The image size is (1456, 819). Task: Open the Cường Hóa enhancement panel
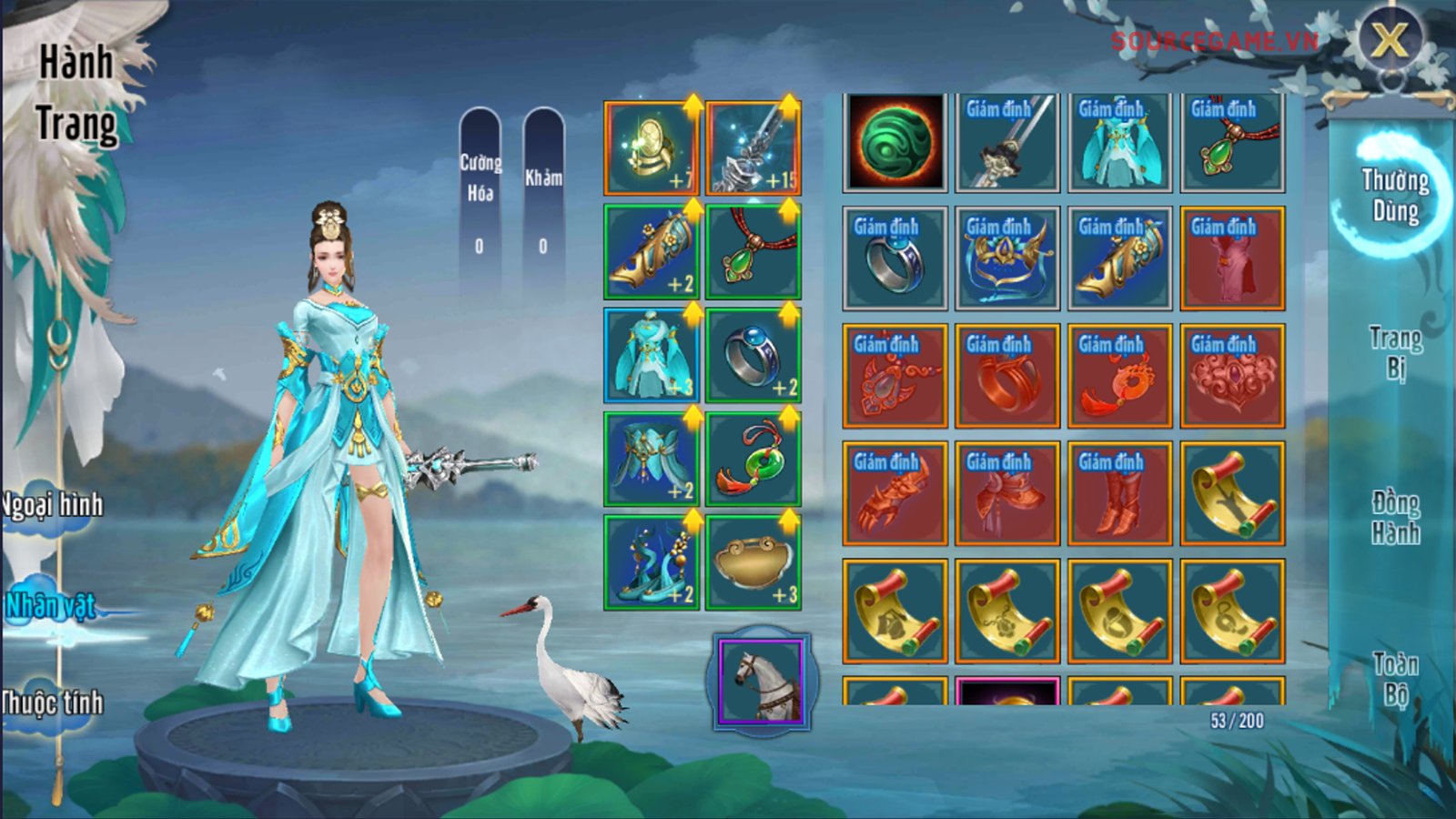(480, 202)
